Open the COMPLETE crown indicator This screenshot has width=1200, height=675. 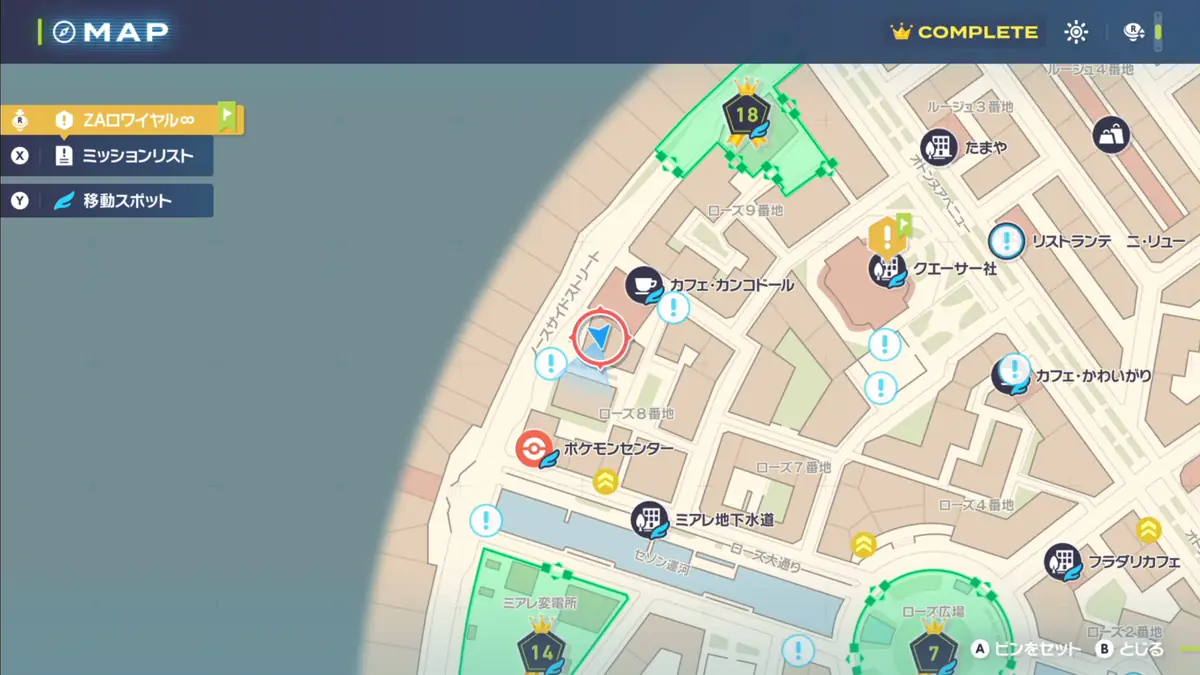(x=965, y=32)
